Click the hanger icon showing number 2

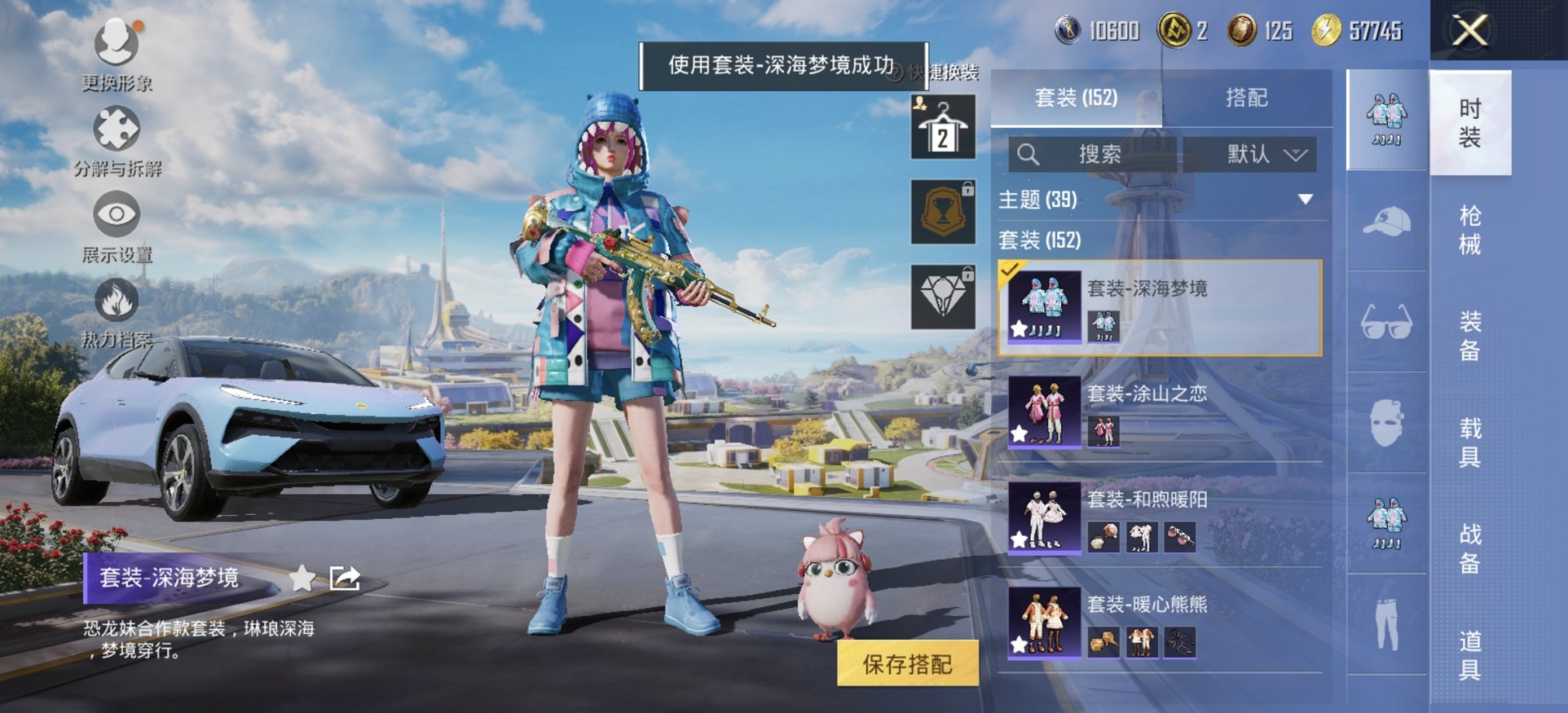tap(942, 127)
